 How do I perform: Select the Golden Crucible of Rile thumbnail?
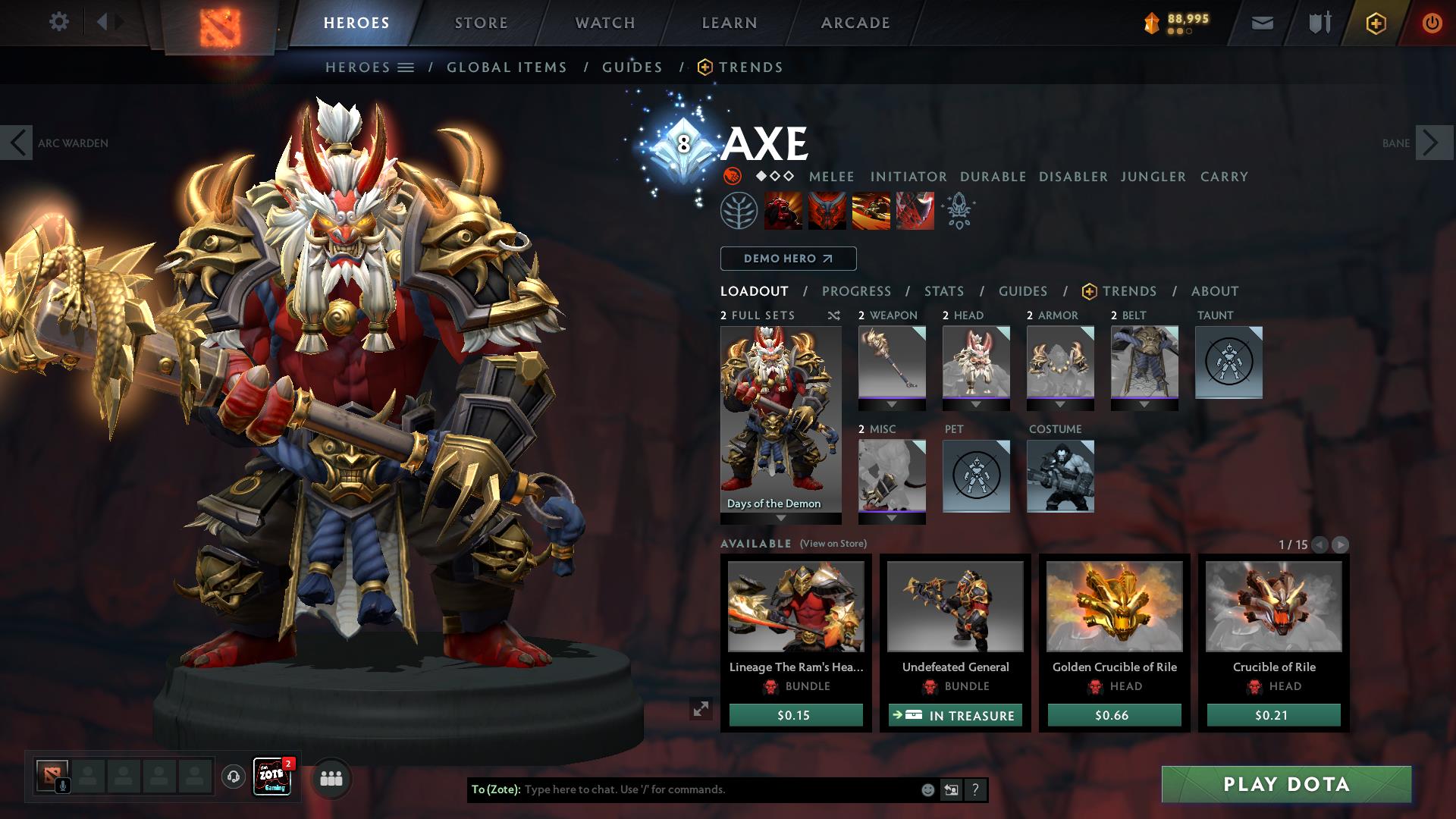(x=1114, y=607)
